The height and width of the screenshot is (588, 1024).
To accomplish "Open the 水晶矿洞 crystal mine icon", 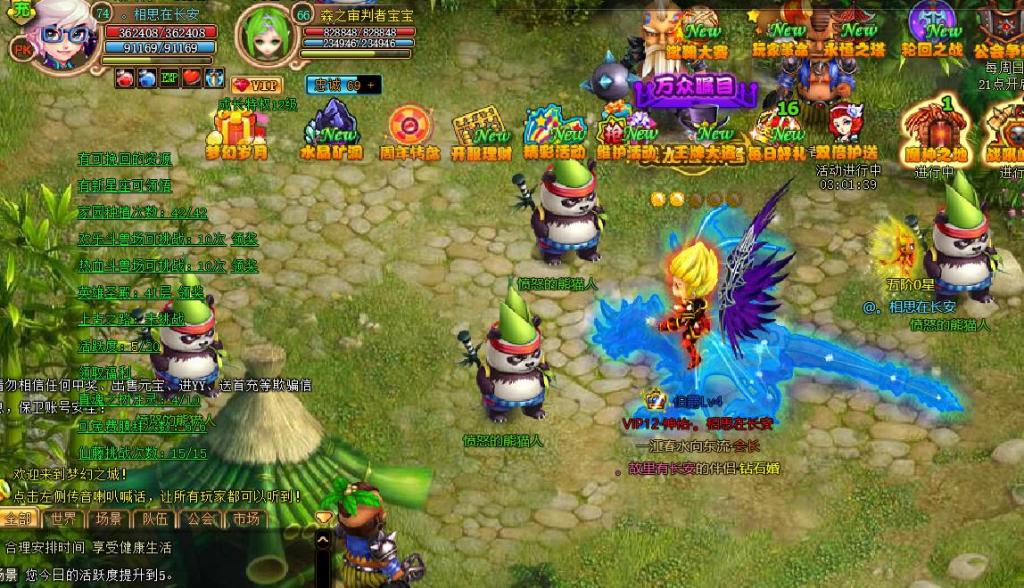I will (x=331, y=131).
